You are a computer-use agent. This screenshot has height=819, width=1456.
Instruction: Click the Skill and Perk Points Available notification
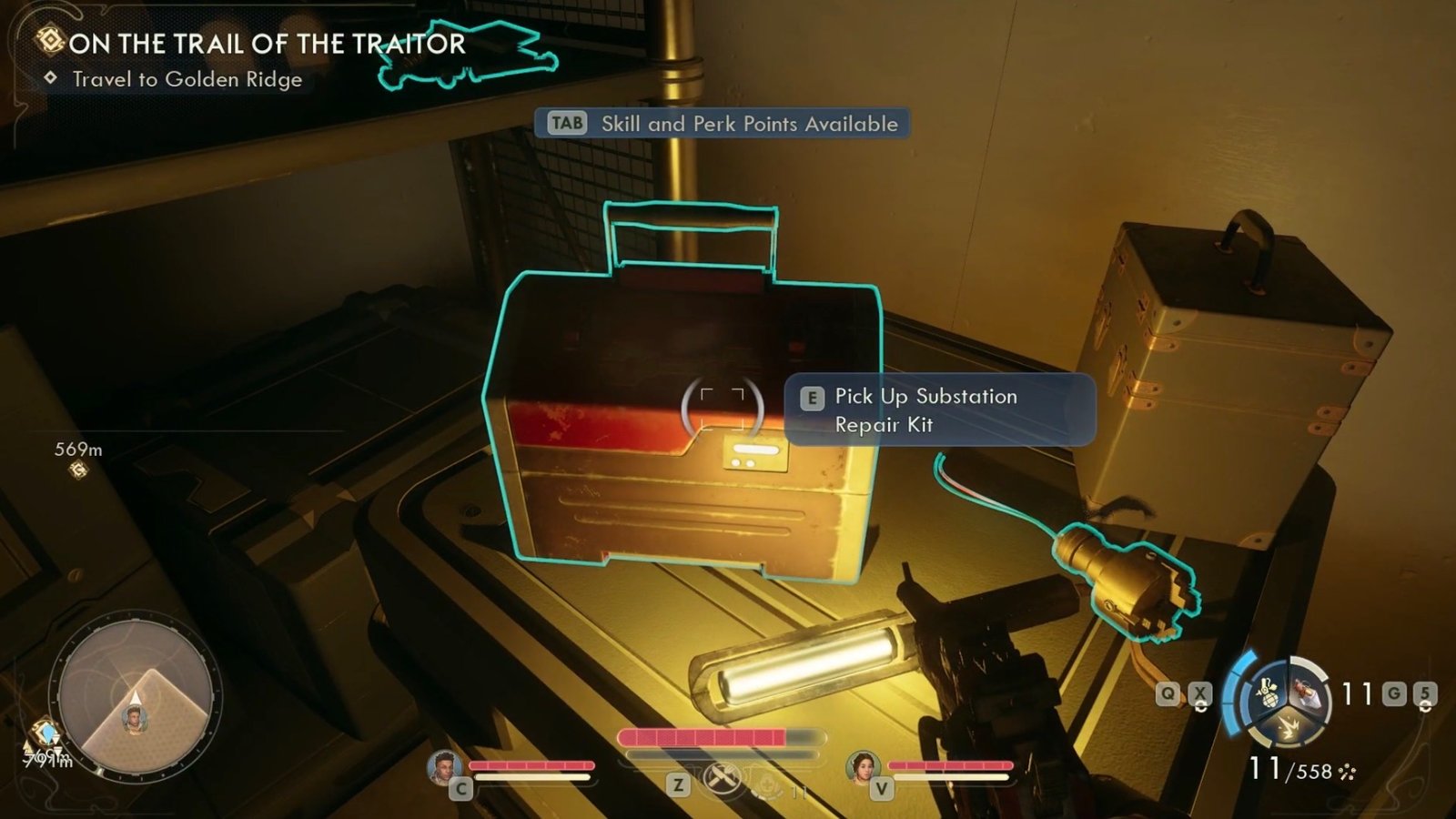click(723, 124)
